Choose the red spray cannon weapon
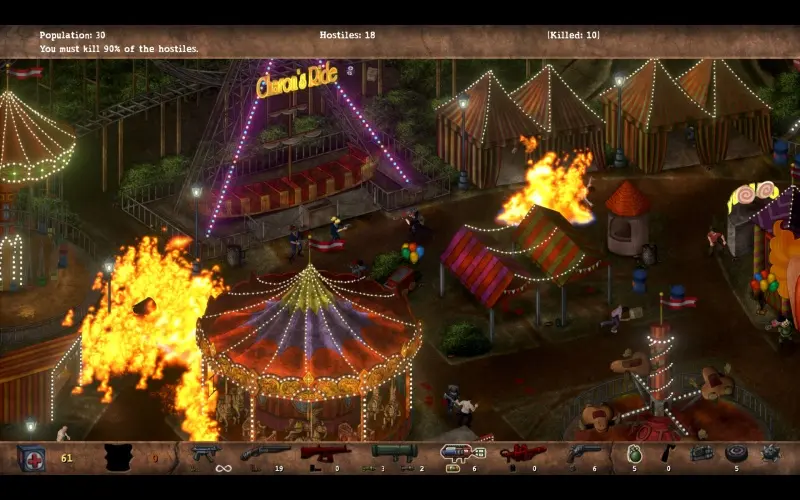 coord(326,453)
